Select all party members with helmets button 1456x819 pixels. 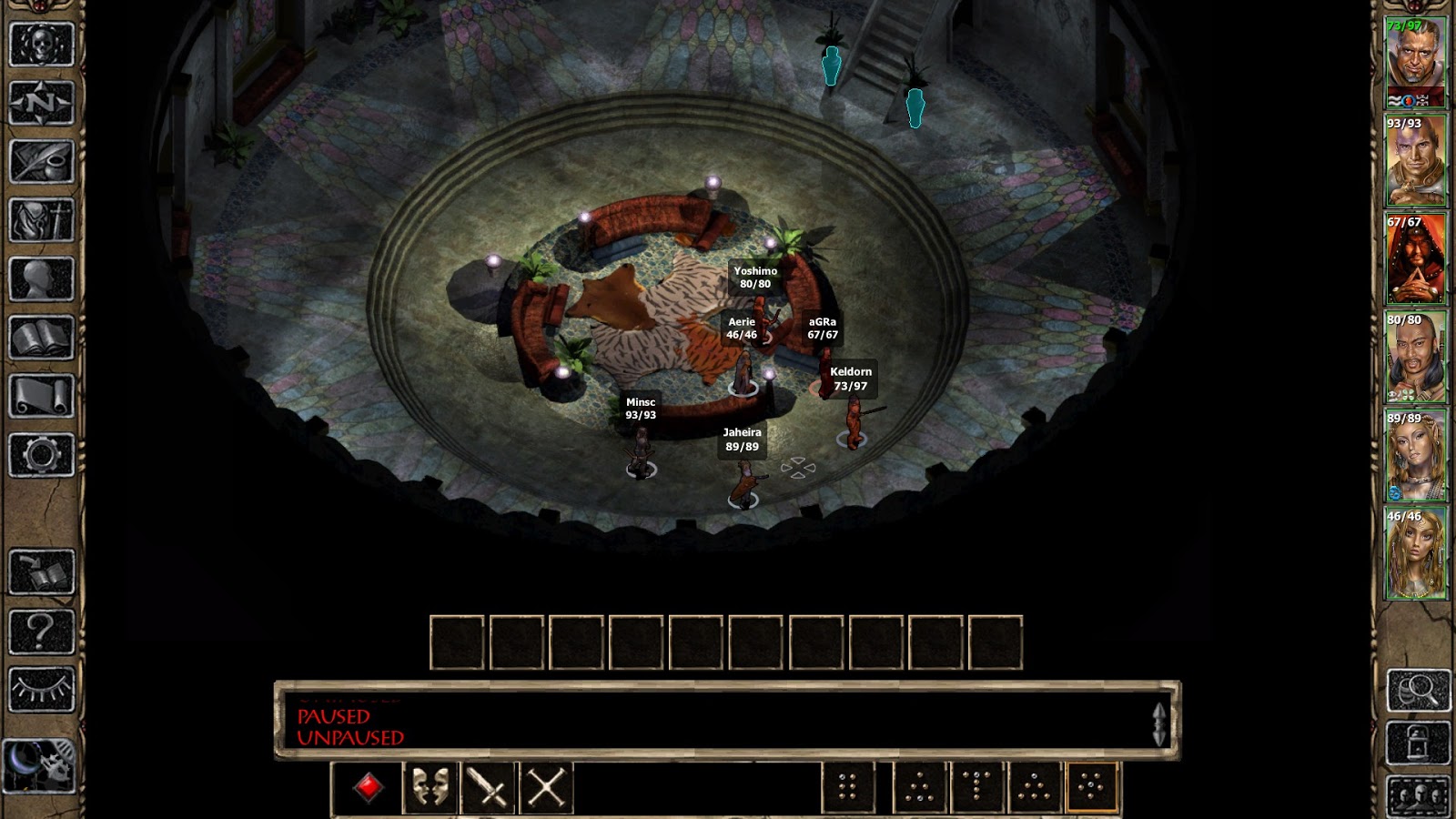[1418, 797]
